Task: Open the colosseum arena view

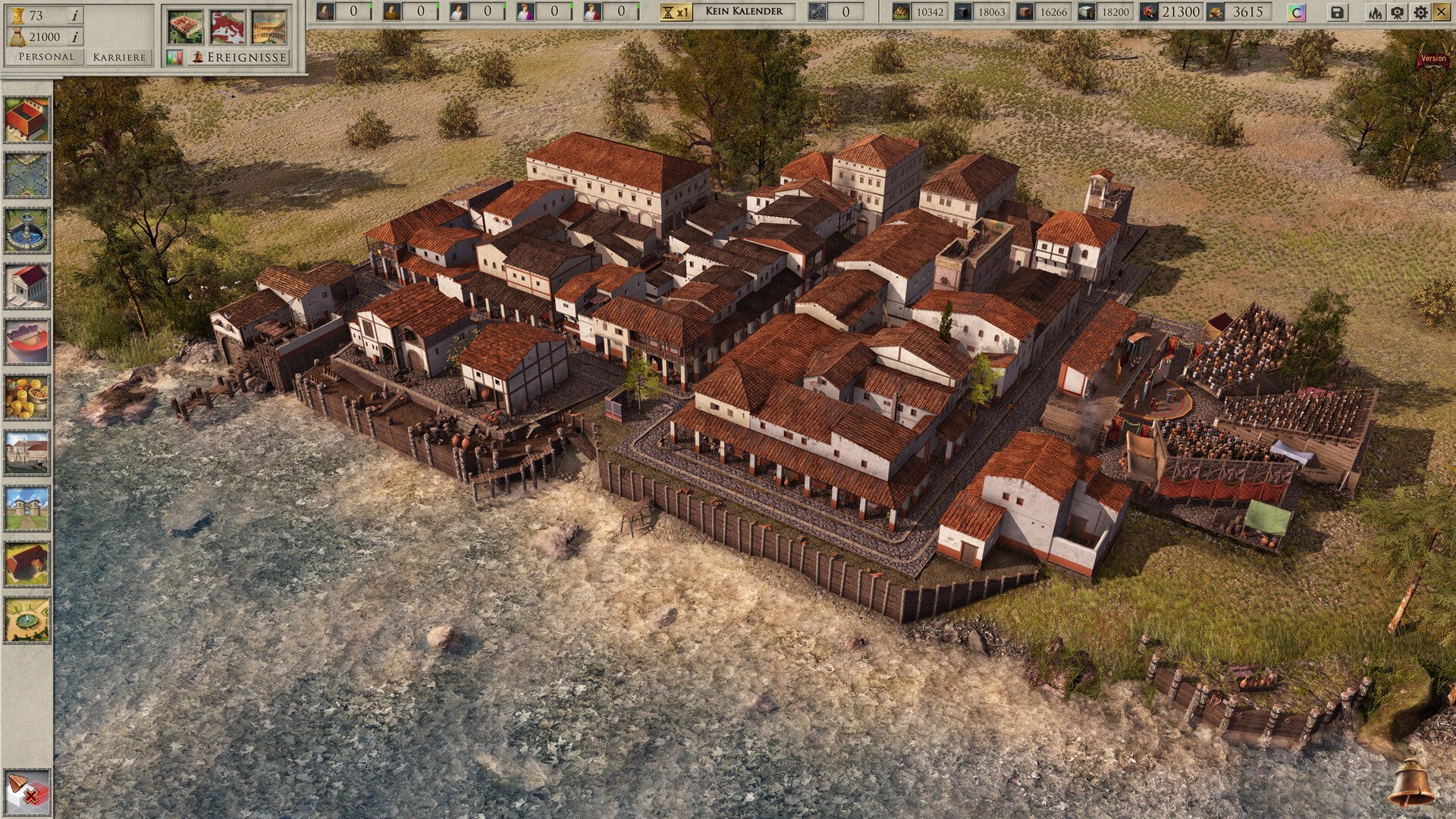Action: [x=269, y=27]
